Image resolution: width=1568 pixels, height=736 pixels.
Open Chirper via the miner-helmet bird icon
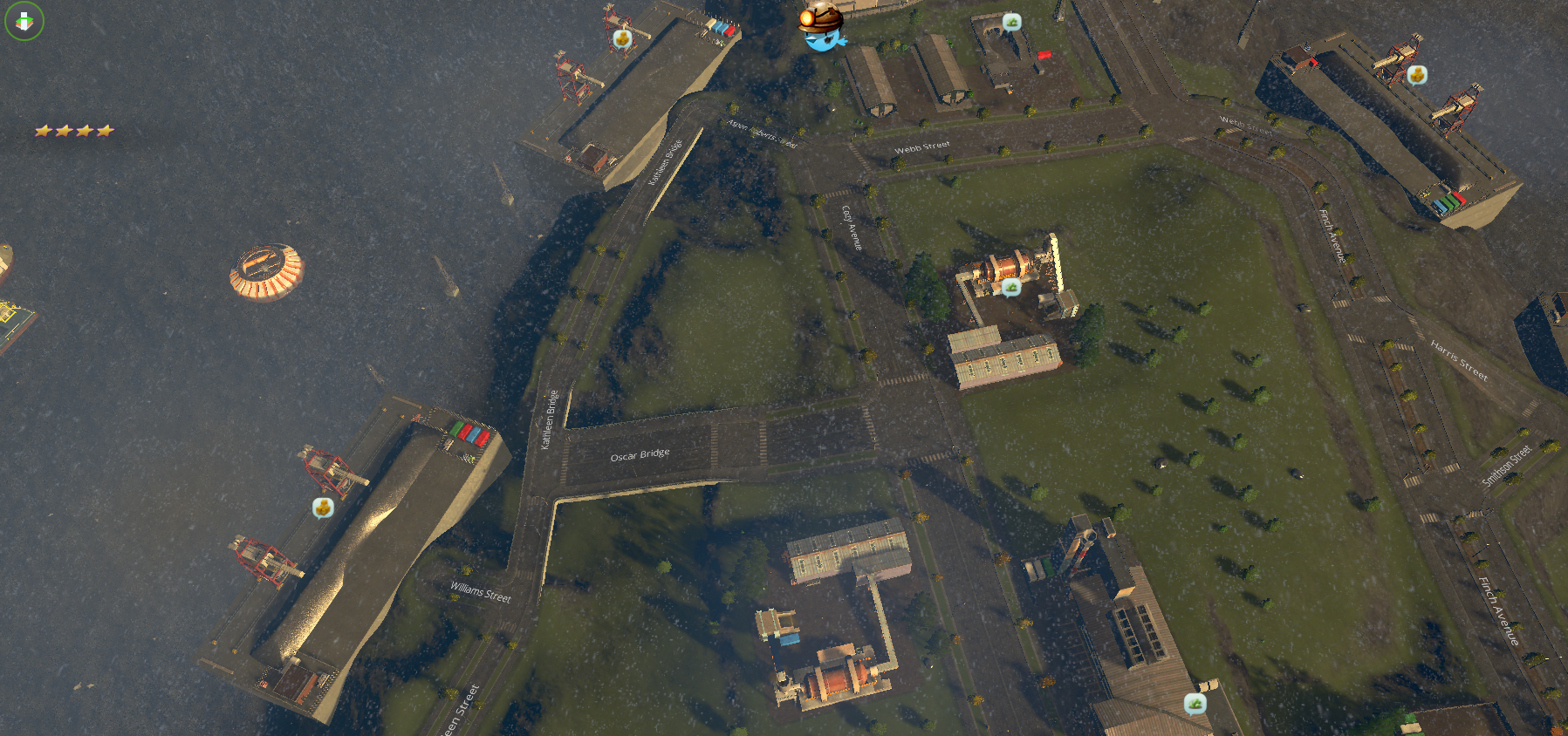coord(820,26)
